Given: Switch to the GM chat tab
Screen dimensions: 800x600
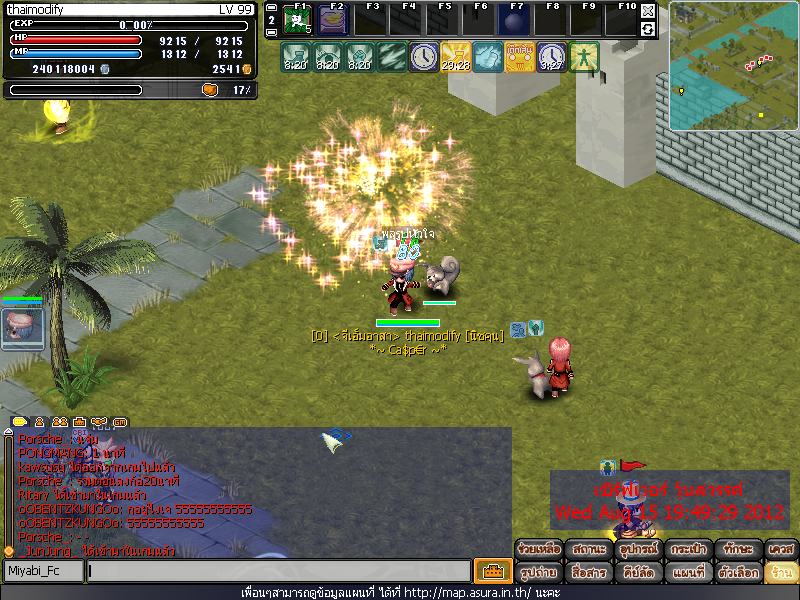Looking at the screenshot, I should click(x=121, y=422).
